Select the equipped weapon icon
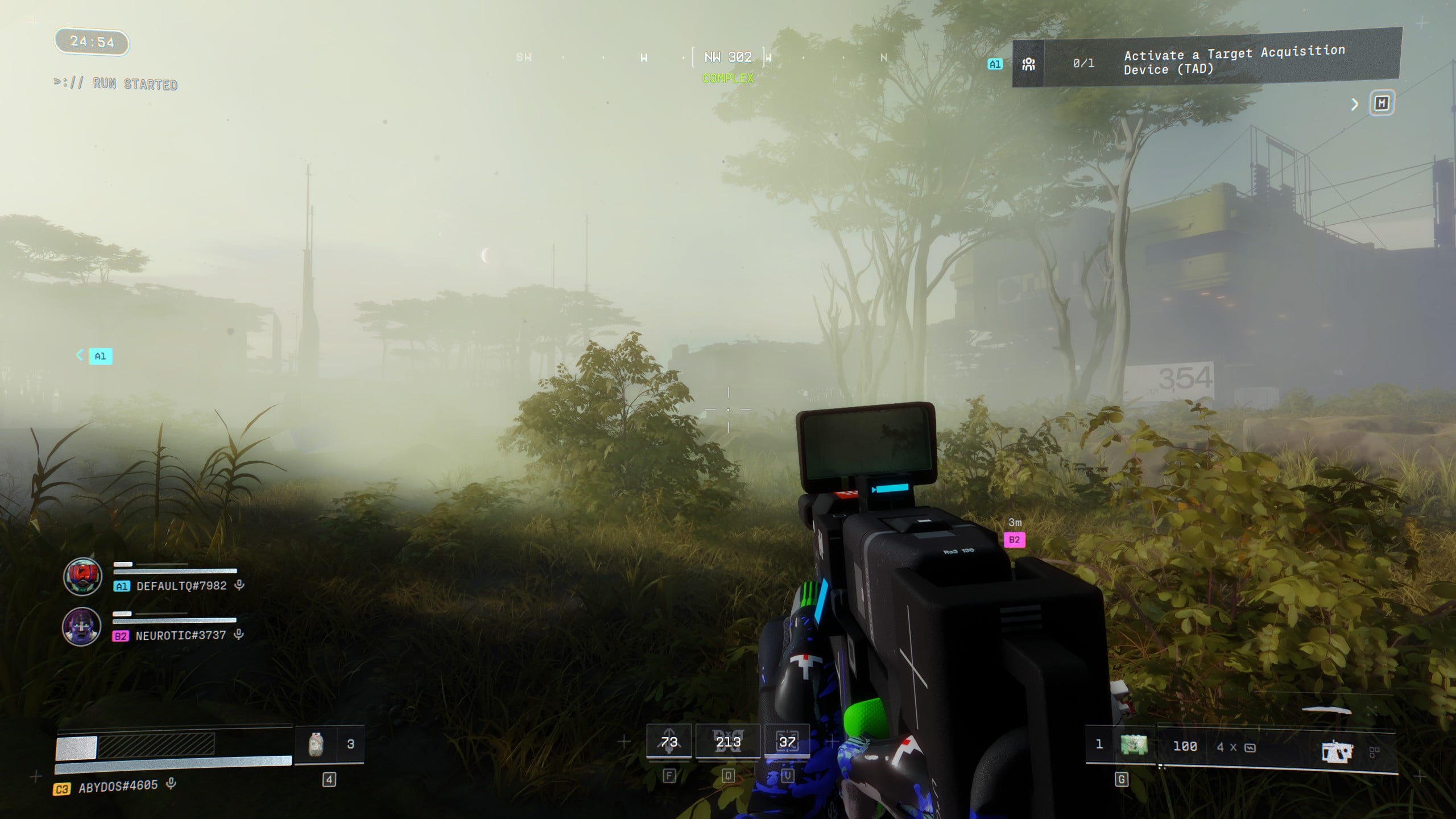 (1337, 751)
